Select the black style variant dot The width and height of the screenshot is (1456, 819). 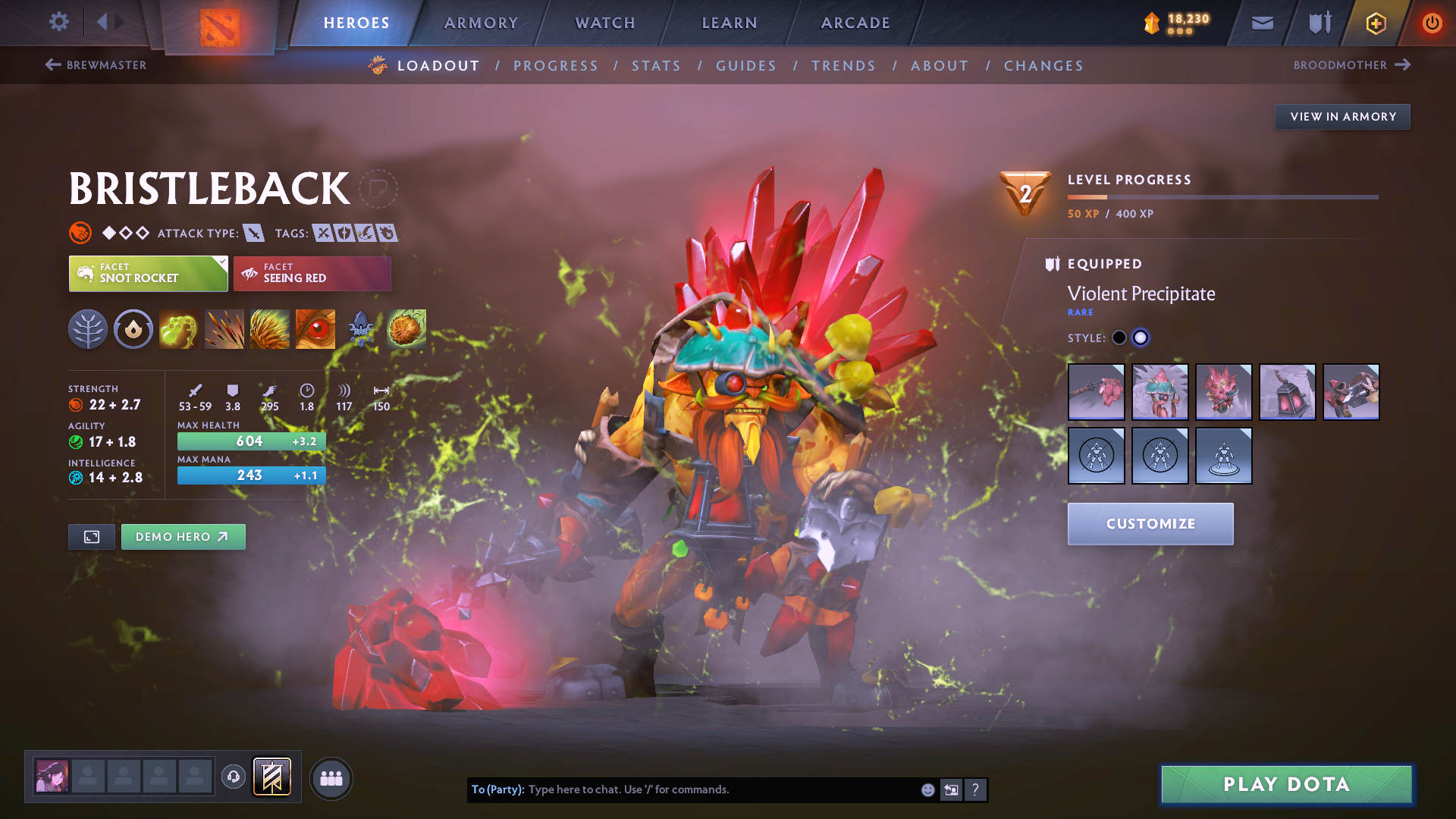pos(1119,337)
